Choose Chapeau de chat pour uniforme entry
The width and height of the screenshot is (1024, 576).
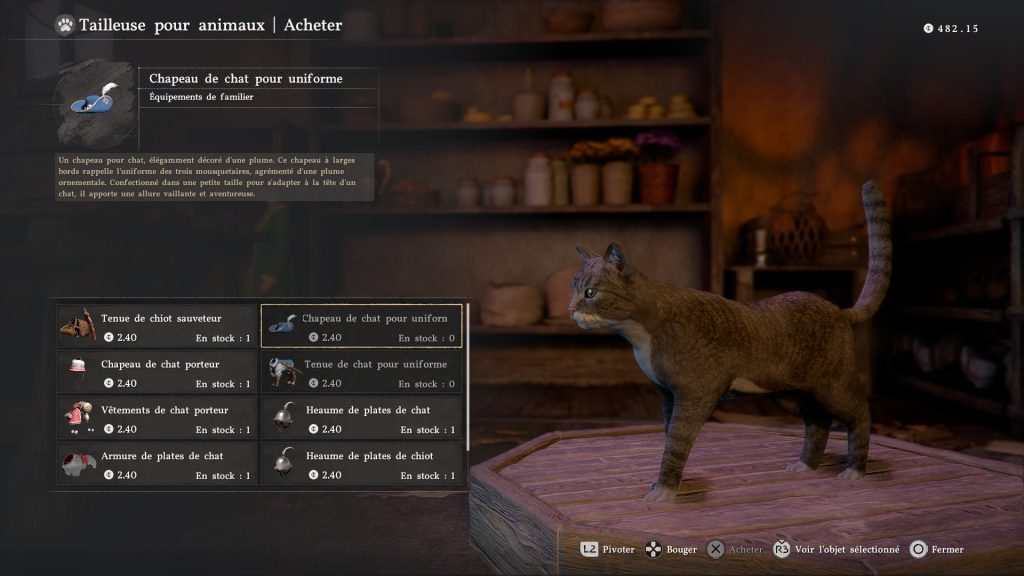point(361,327)
